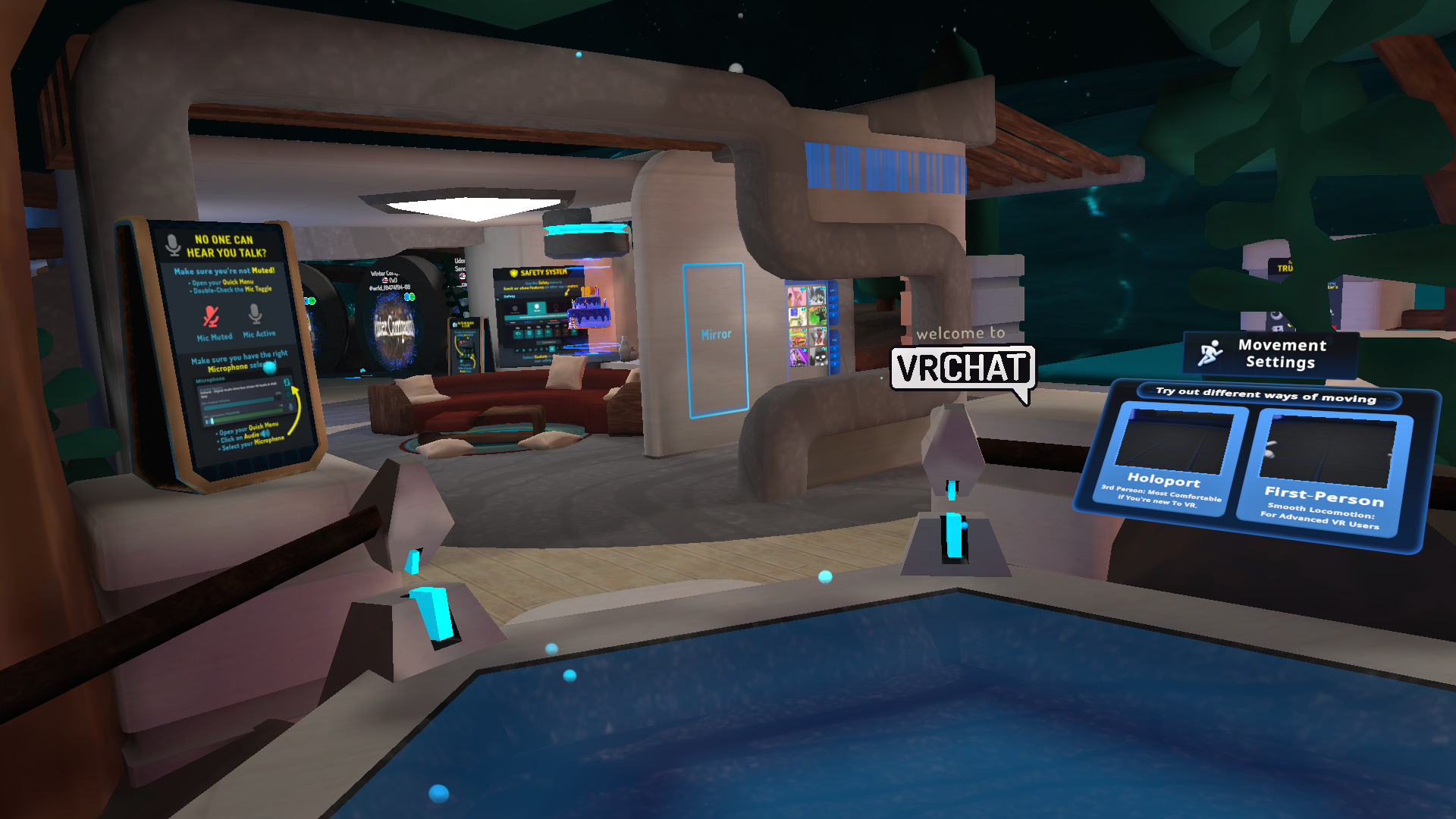The width and height of the screenshot is (1456, 819).
Task: Select an avatar thumbnail from the avatar column
Action: pyautogui.click(x=796, y=297)
